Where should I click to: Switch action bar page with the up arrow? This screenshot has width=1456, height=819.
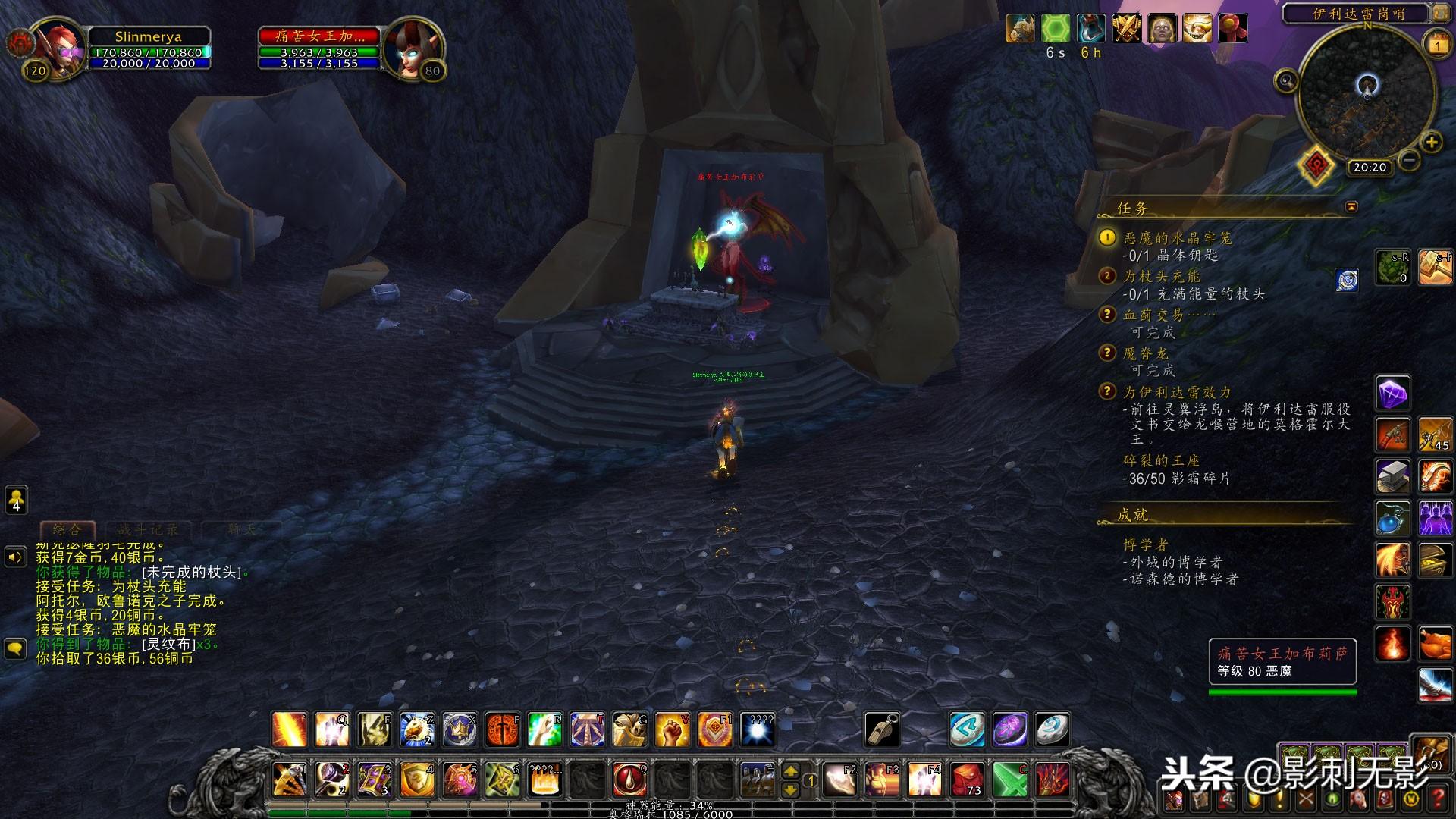790,771
